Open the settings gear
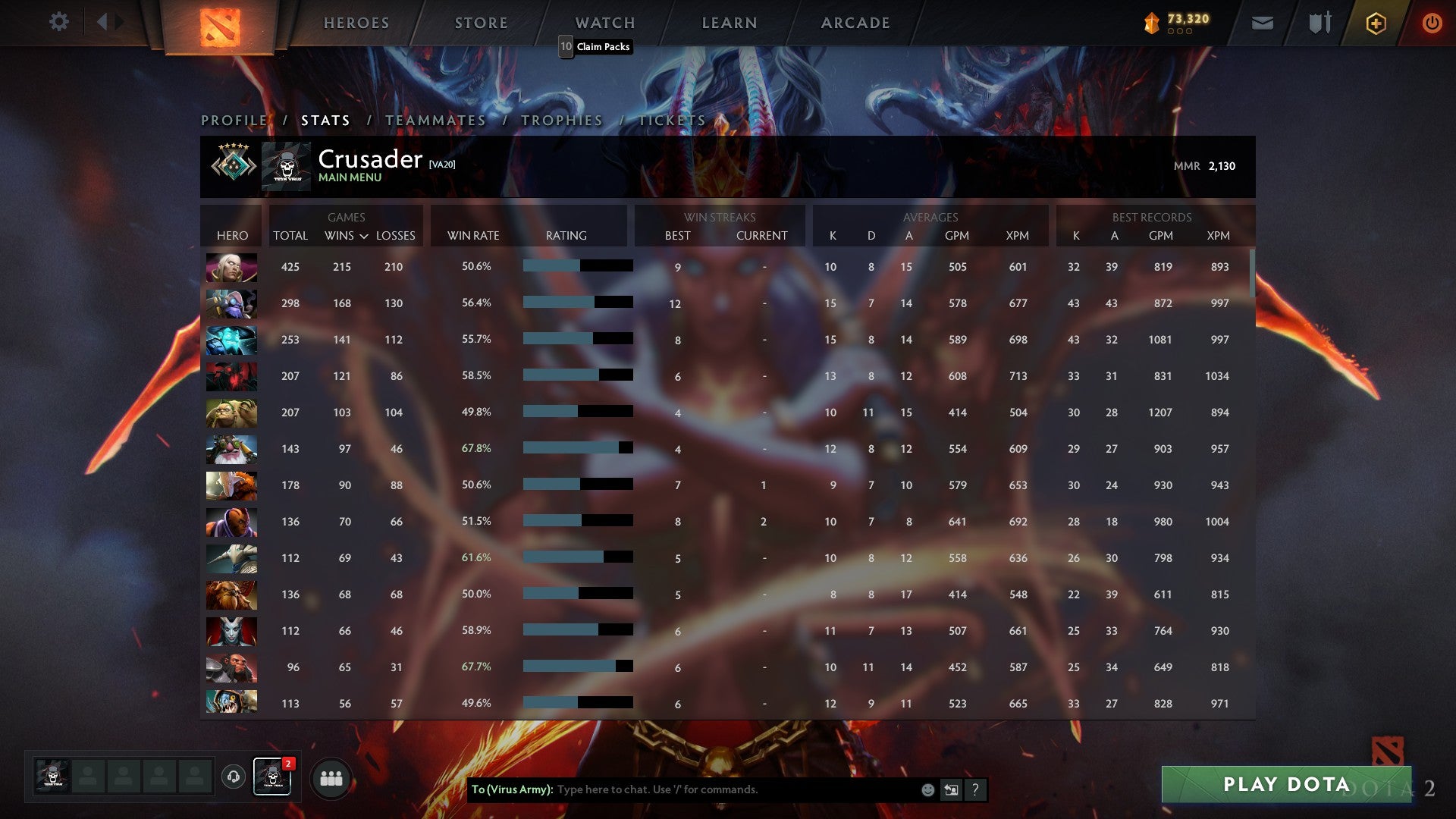This screenshot has height=819, width=1456. pos(59,22)
